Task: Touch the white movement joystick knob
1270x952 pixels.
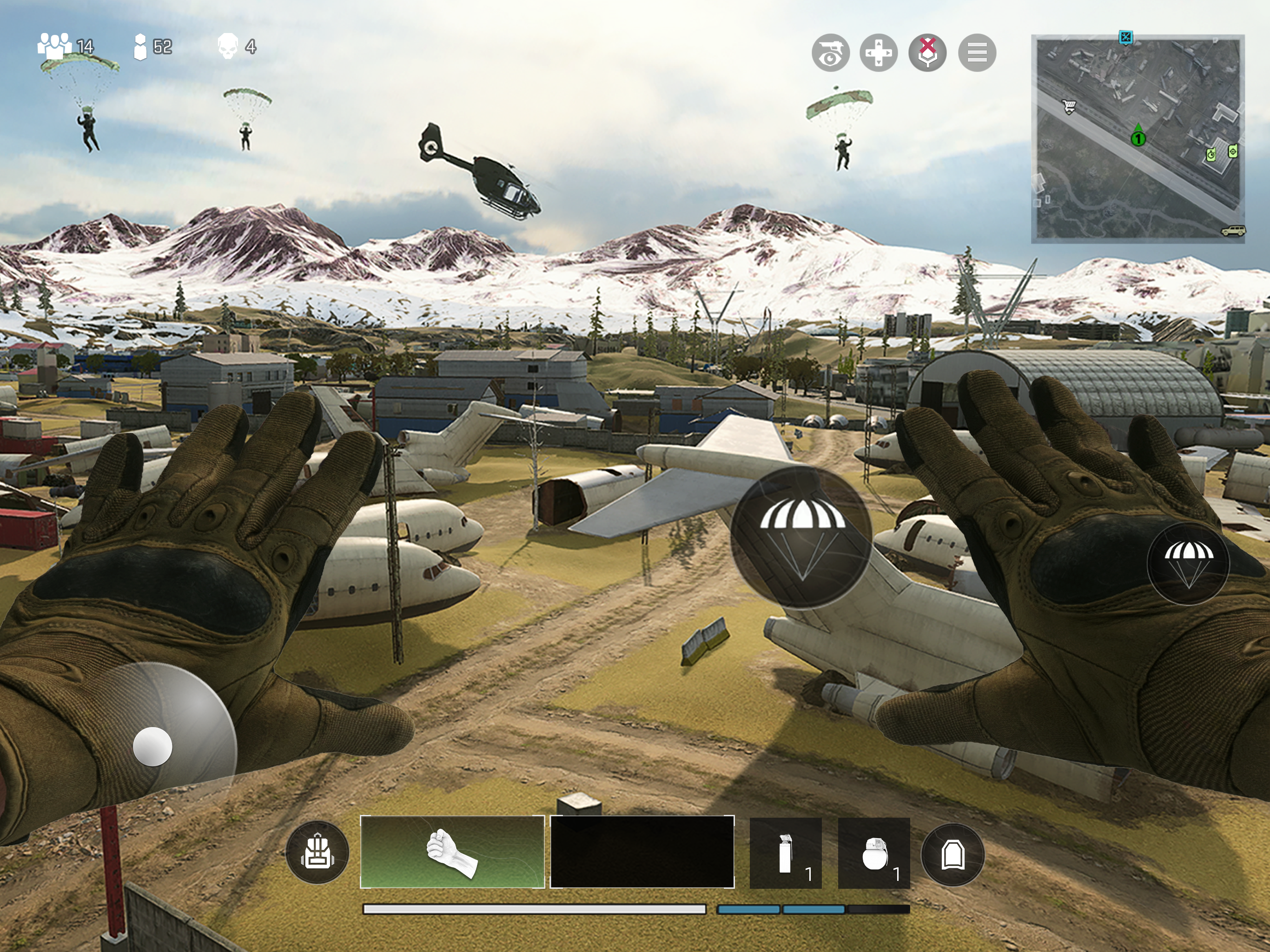Action: pyautogui.click(x=153, y=747)
